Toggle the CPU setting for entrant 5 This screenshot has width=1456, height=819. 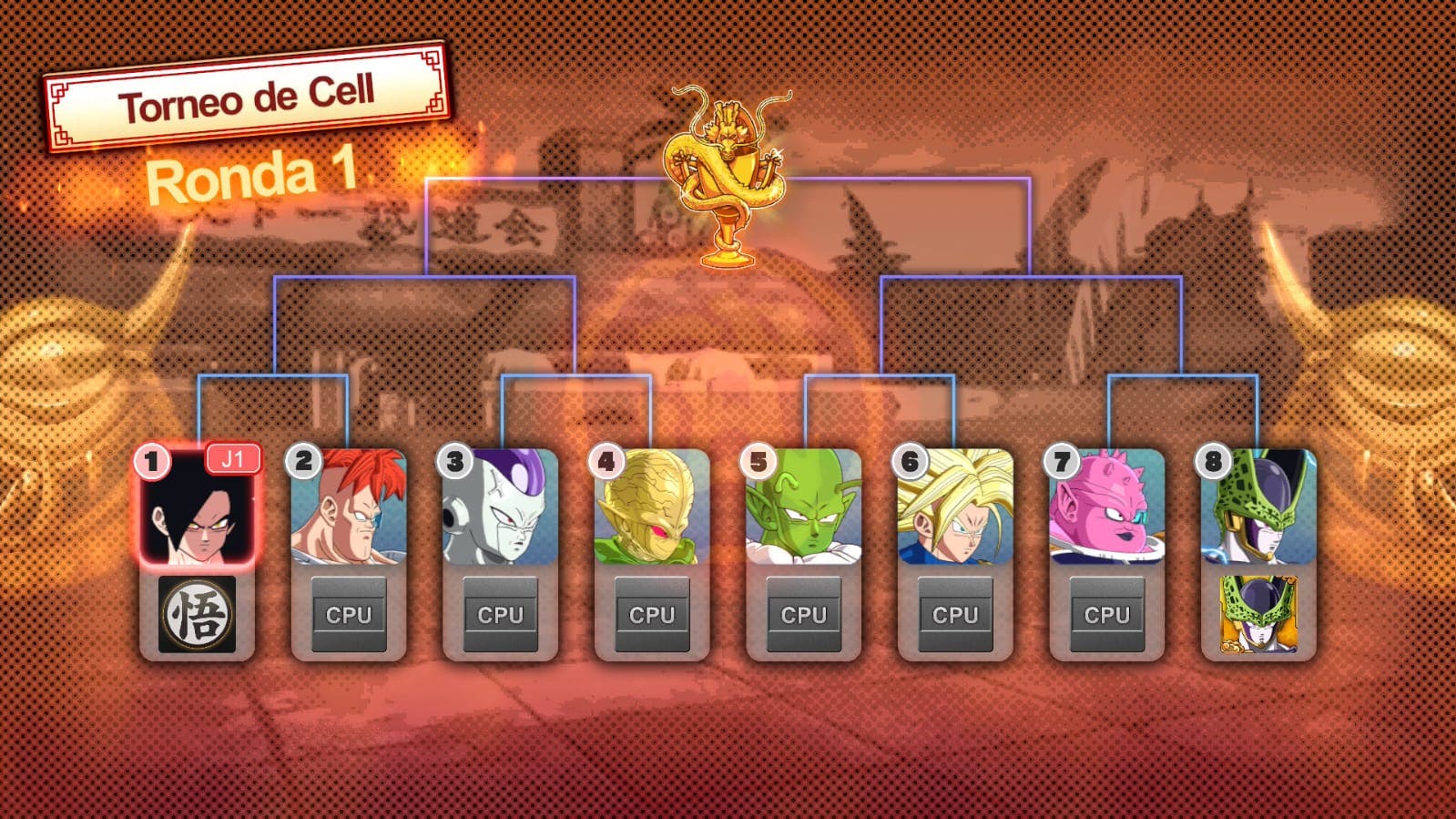click(802, 614)
